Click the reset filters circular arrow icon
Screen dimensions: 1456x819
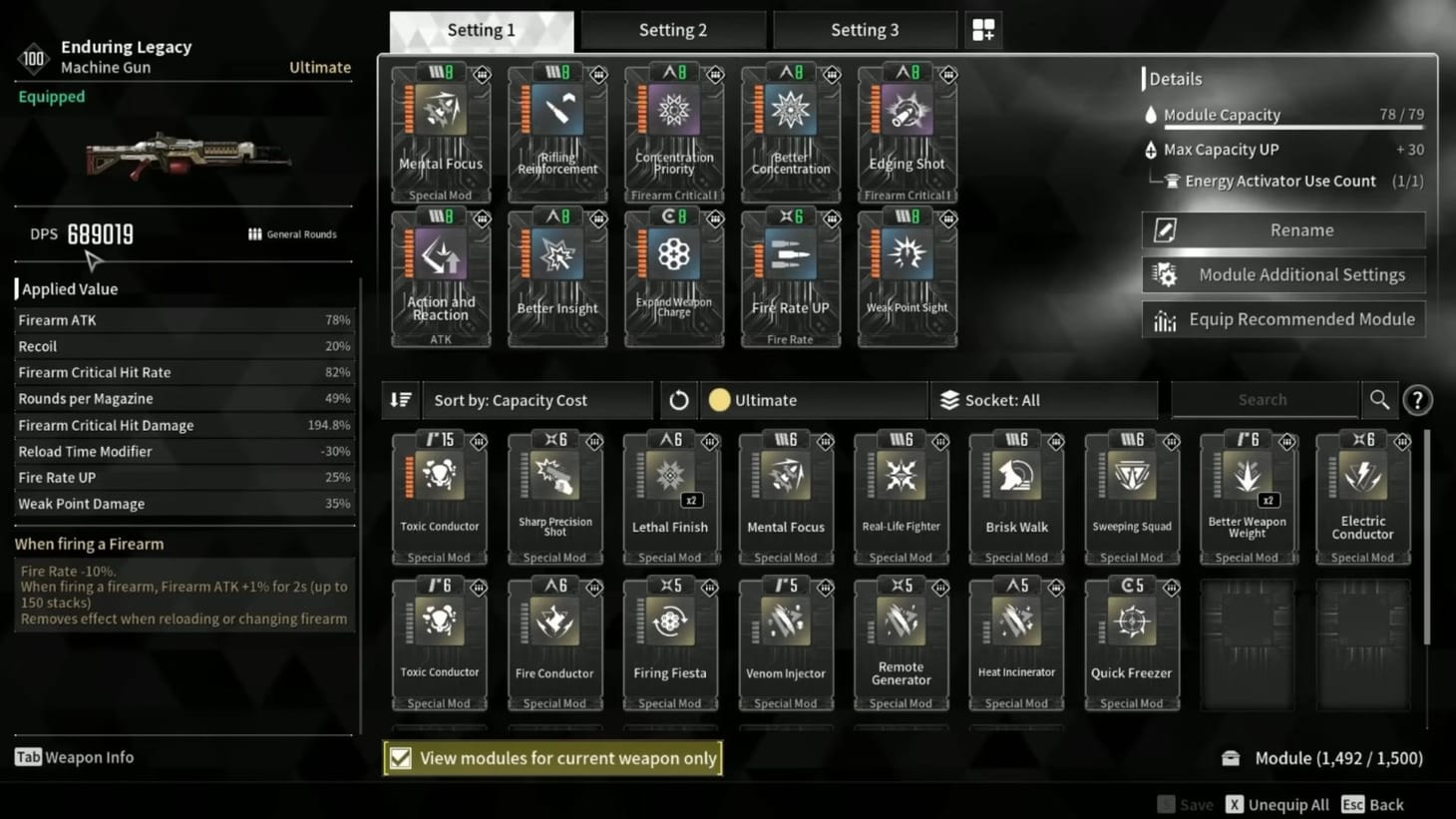coord(679,399)
